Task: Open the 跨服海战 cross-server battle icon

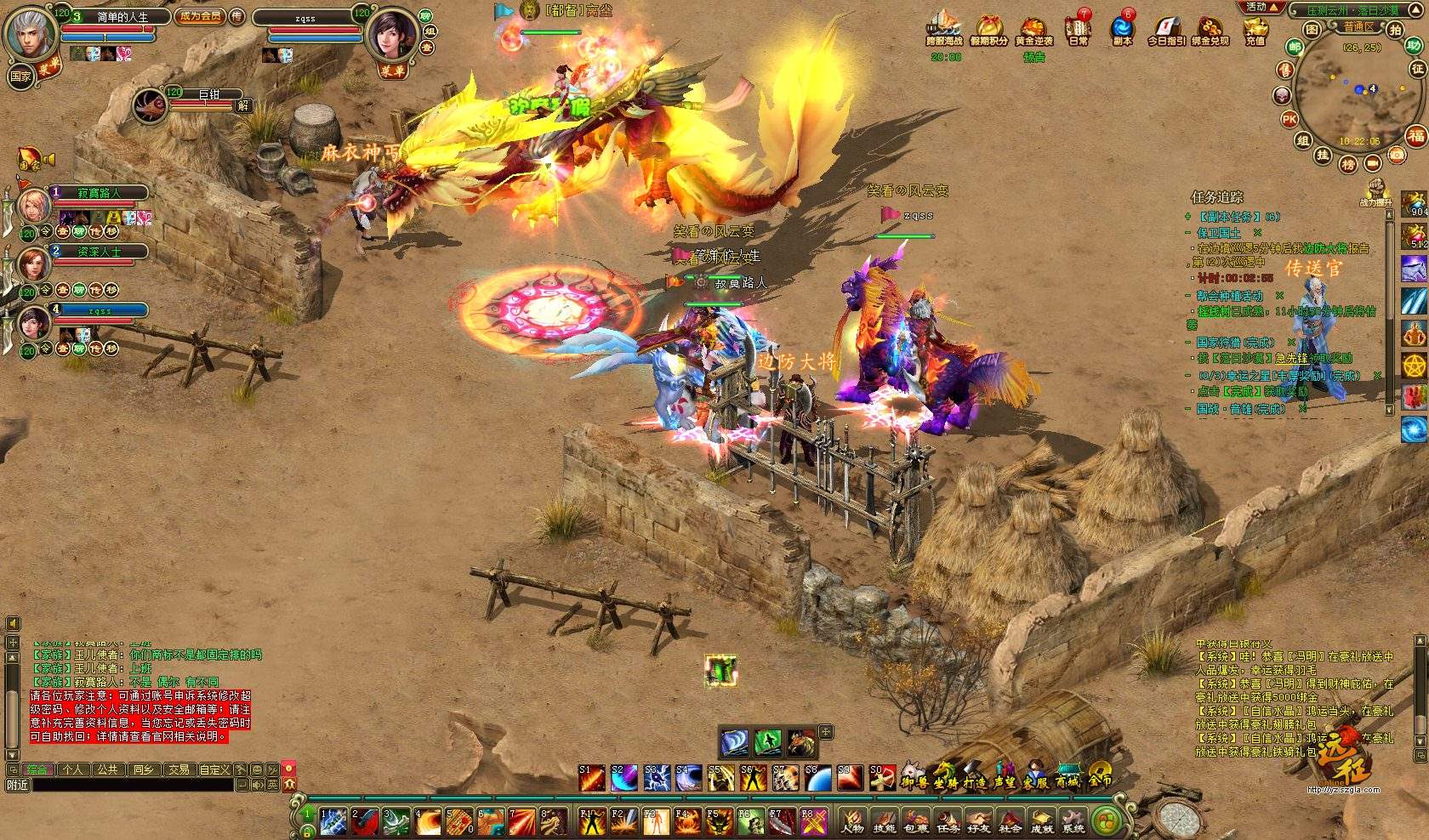Action: pos(944,30)
